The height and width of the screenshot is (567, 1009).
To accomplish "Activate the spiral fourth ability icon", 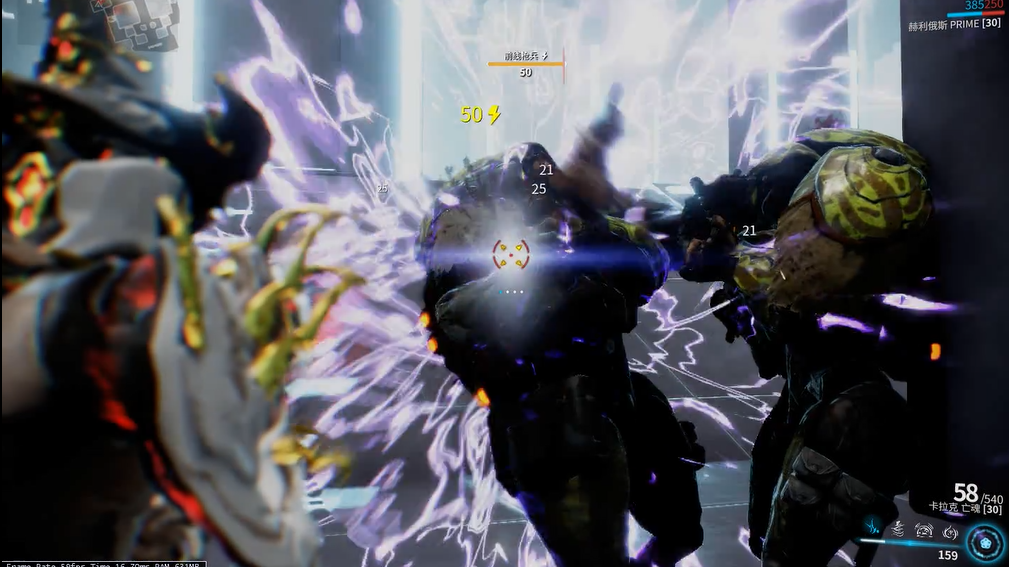I will [949, 531].
